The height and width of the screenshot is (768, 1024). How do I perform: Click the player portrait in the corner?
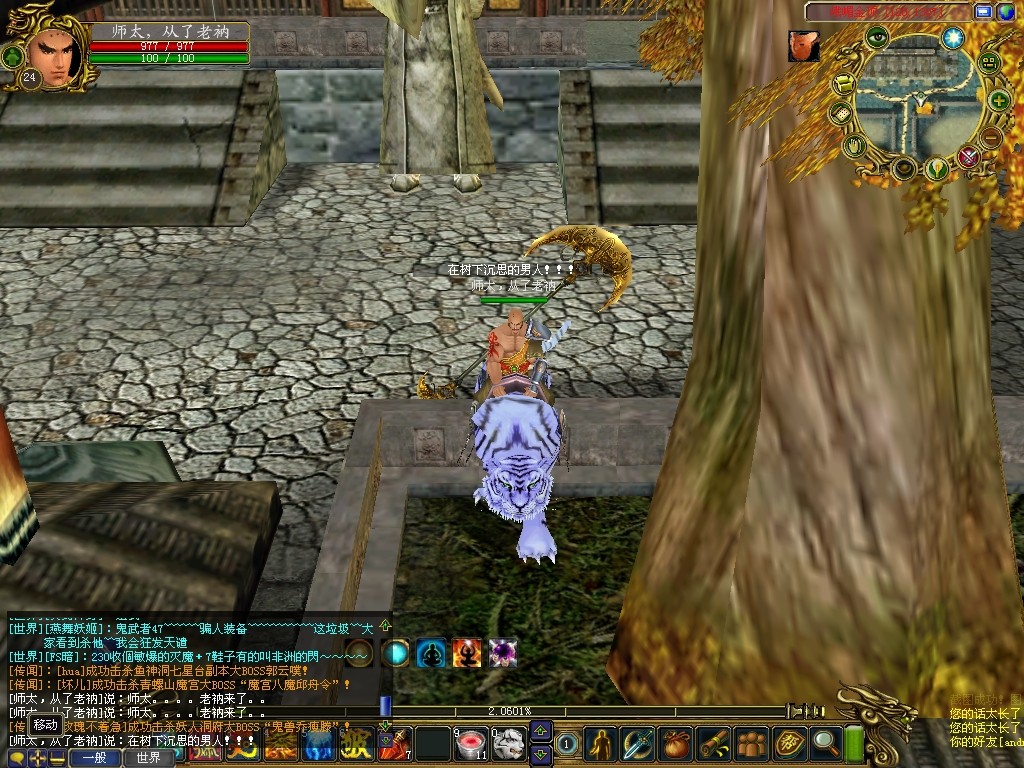point(52,53)
